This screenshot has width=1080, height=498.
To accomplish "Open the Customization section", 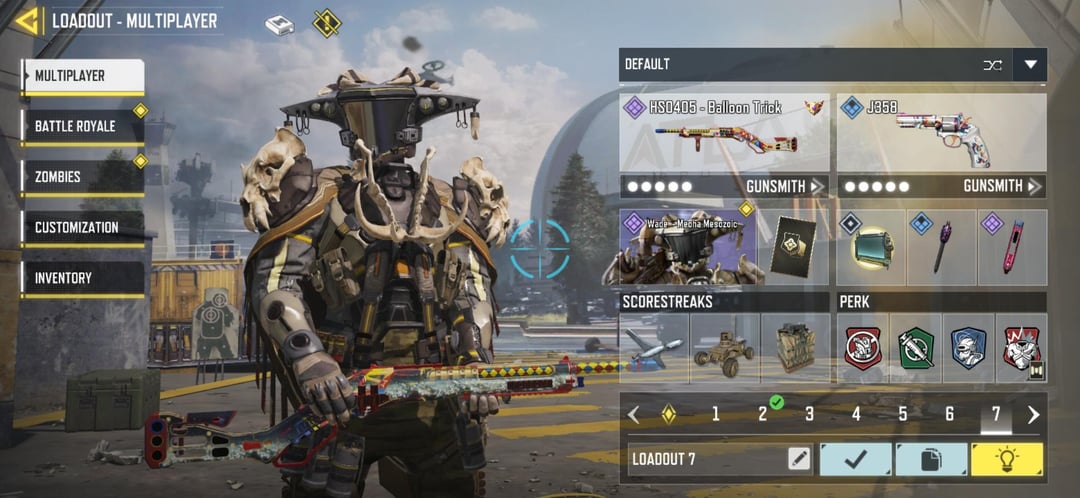I will (84, 227).
